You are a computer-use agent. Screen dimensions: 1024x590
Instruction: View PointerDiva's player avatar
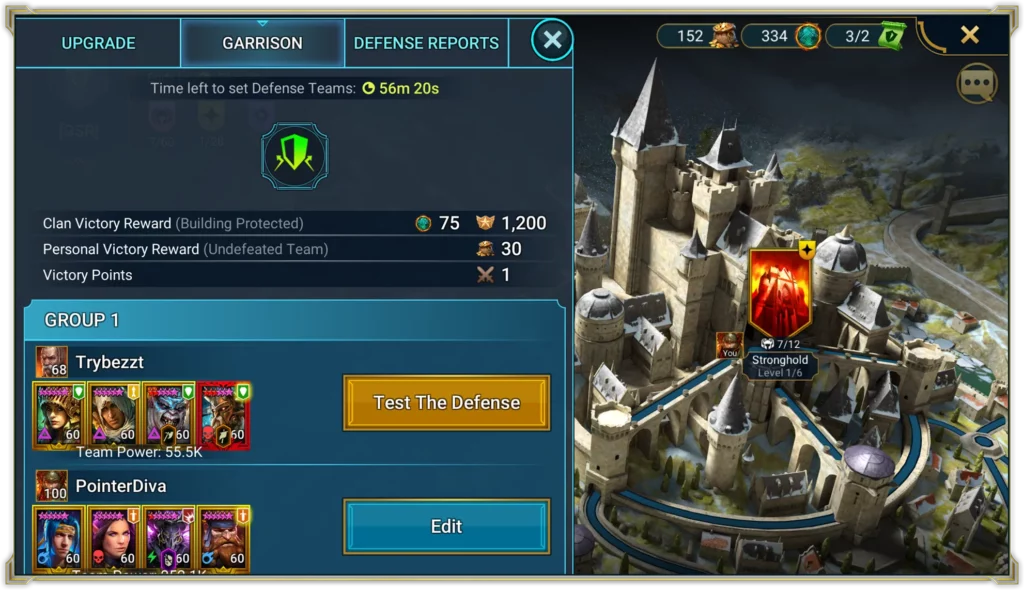(x=52, y=486)
